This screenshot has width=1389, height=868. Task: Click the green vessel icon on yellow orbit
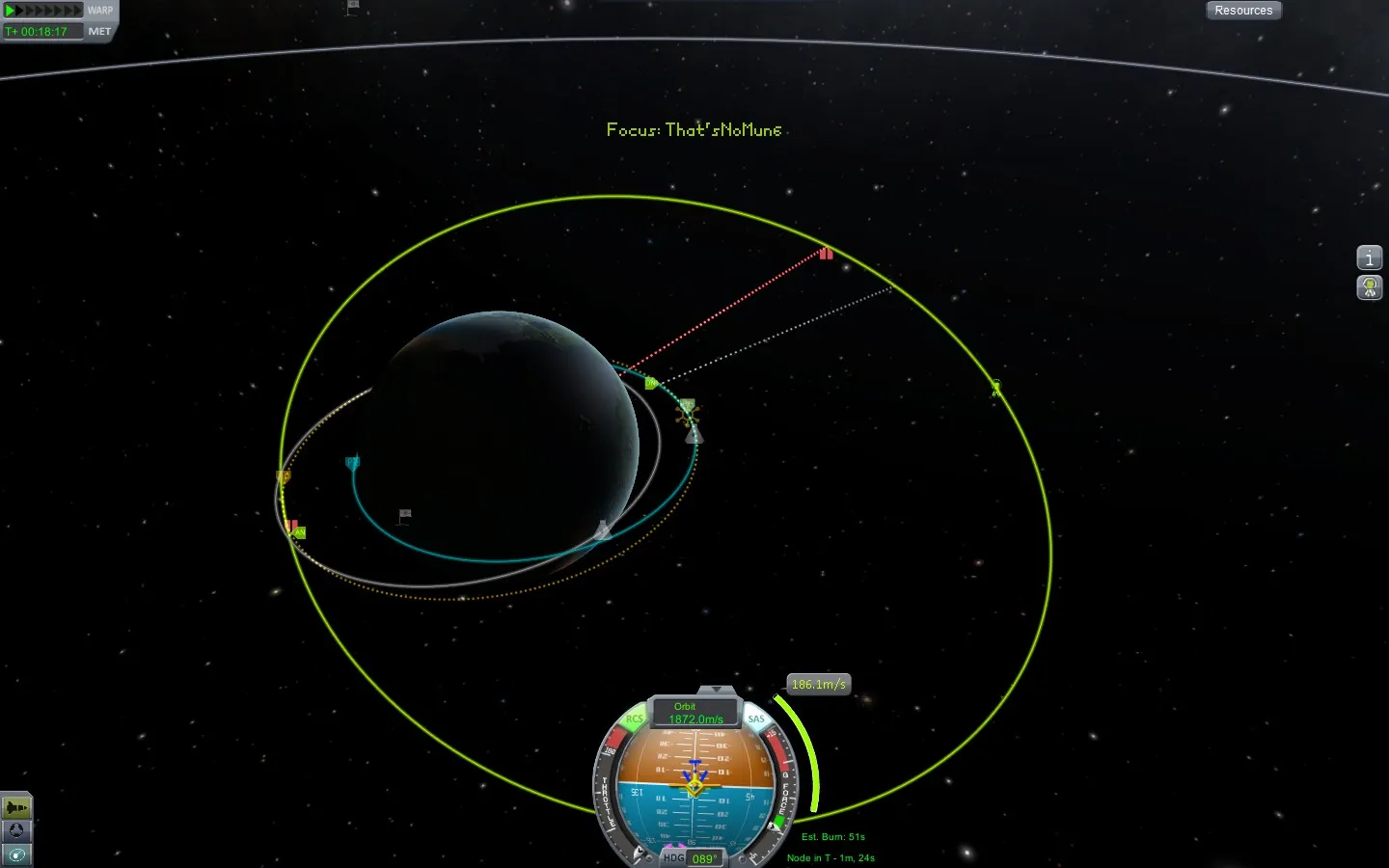point(995,389)
